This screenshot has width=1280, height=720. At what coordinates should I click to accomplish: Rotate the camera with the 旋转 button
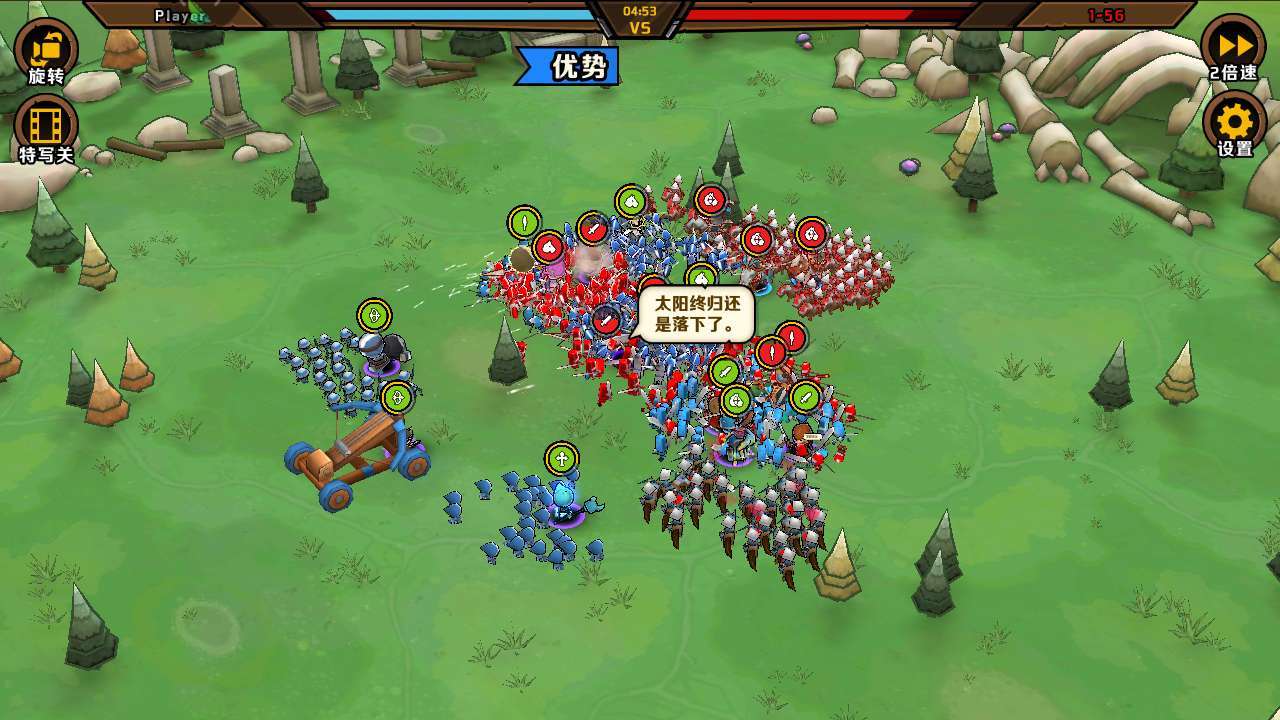coord(46,50)
